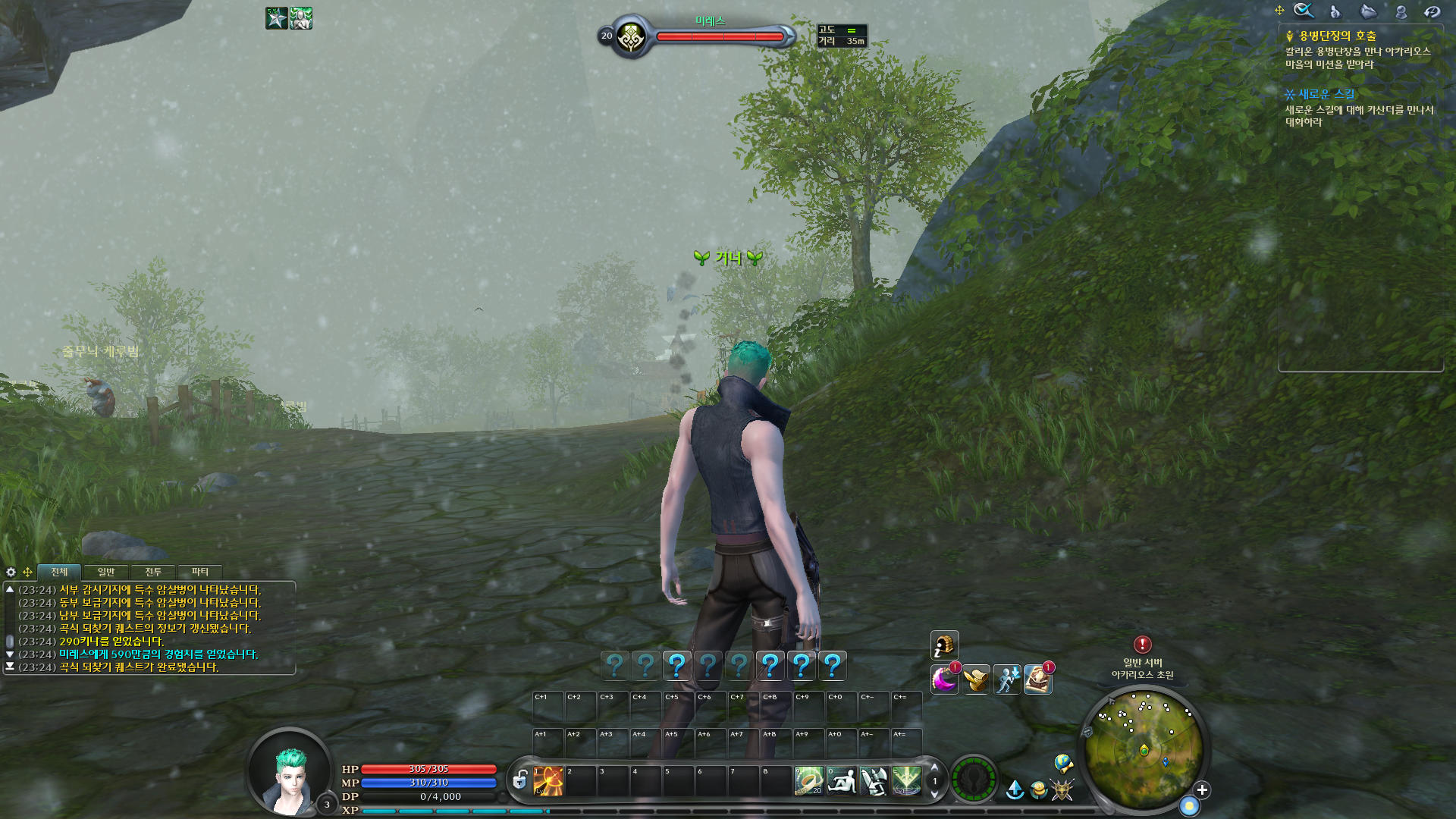Select the 새로운 스킬 quest entry

[1326, 94]
